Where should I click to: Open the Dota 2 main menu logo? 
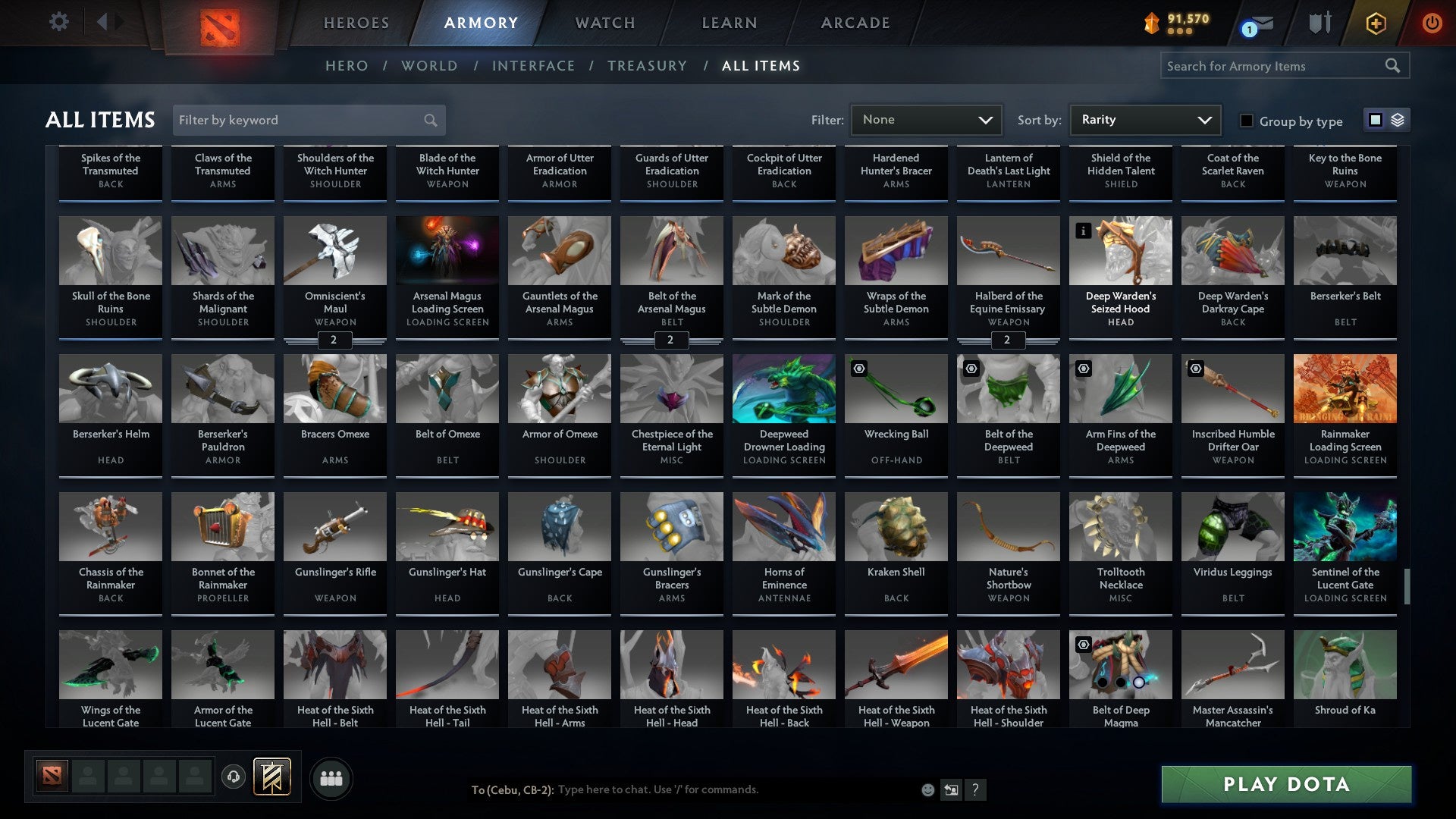pos(218,23)
